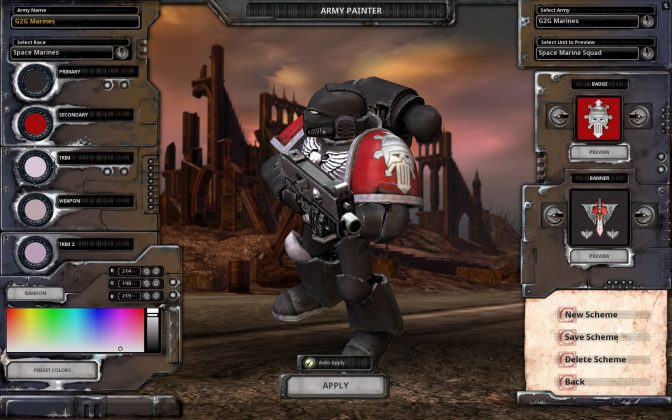Choose the red Secondary color swatch
This screenshot has height=420, width=672.
point(36,123)
